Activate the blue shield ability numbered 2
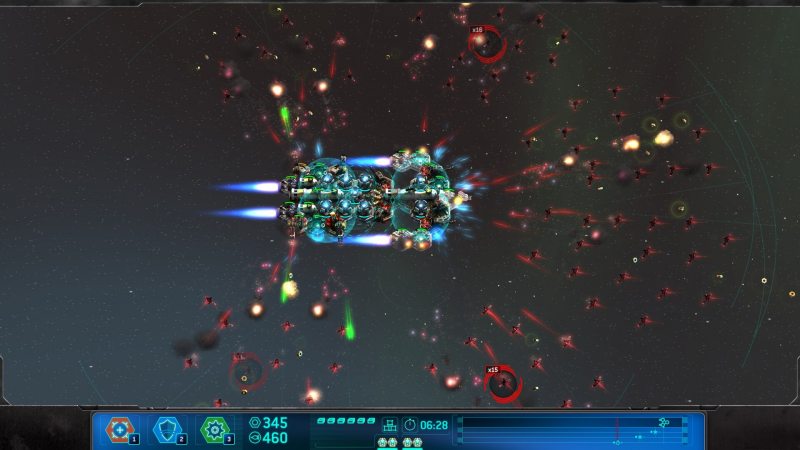 pyautogui.click(x=167, y=430)
